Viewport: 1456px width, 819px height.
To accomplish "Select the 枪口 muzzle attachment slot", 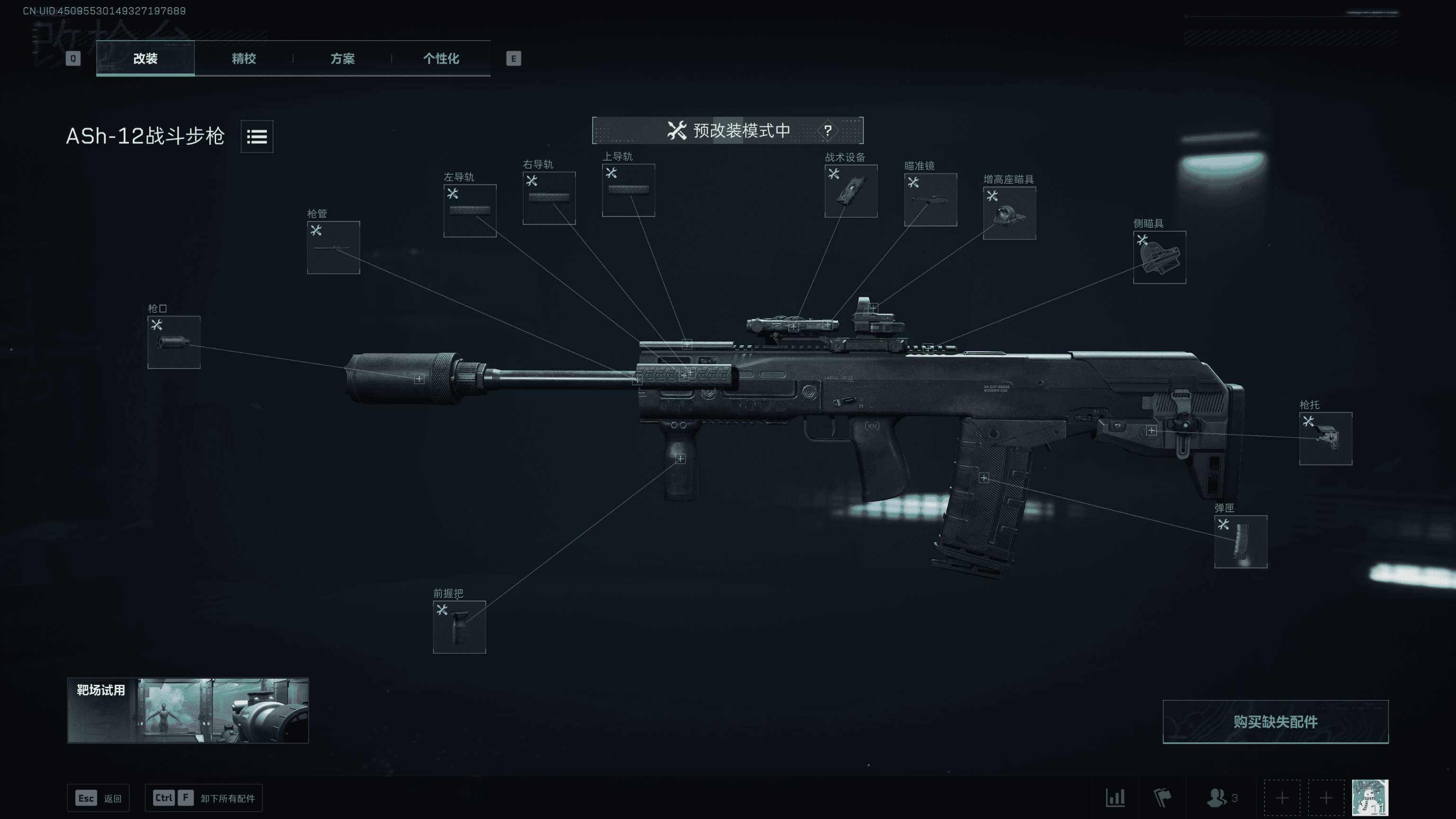I will 173,342.
